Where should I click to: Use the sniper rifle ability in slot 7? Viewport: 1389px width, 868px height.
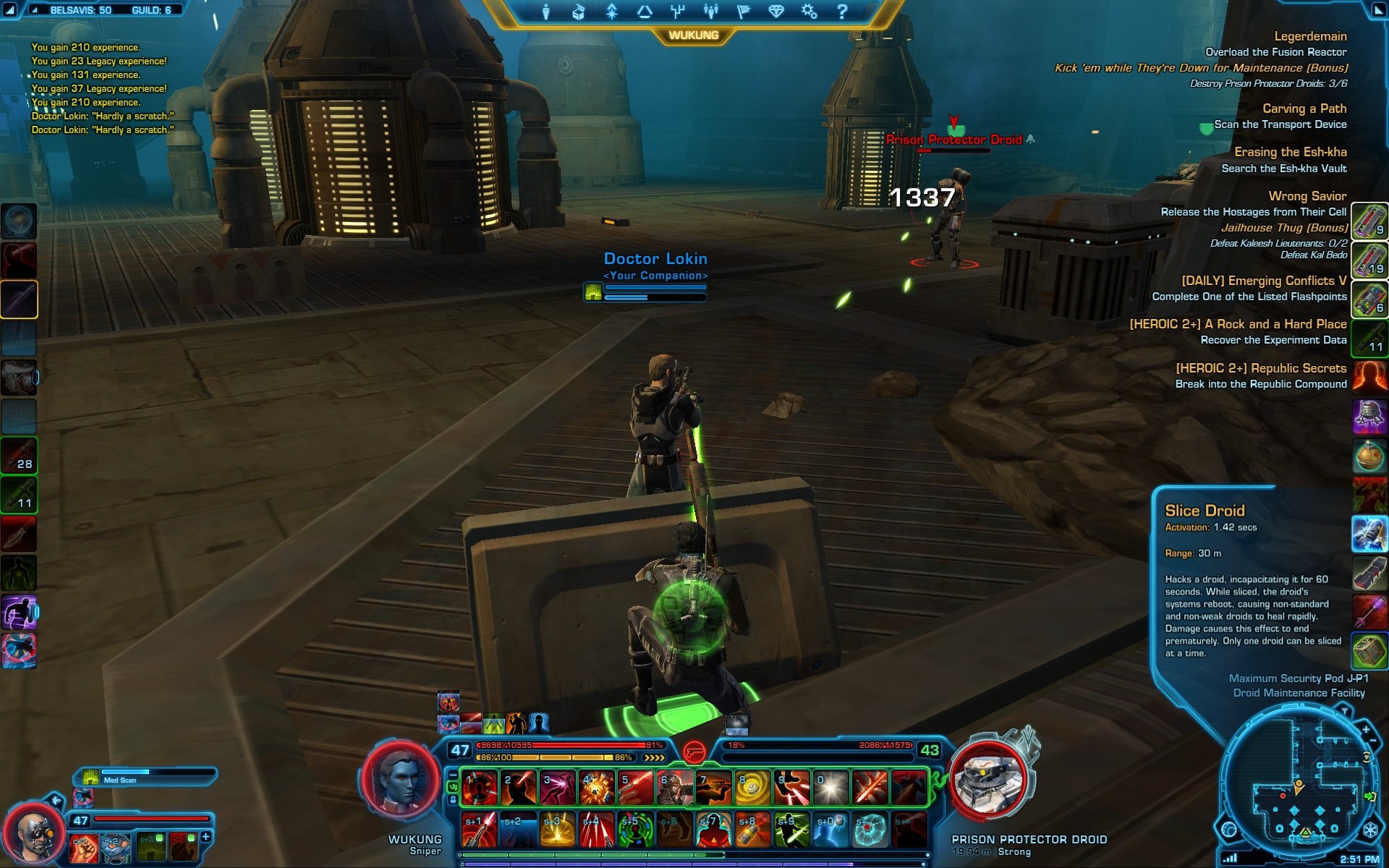[713, 788]
